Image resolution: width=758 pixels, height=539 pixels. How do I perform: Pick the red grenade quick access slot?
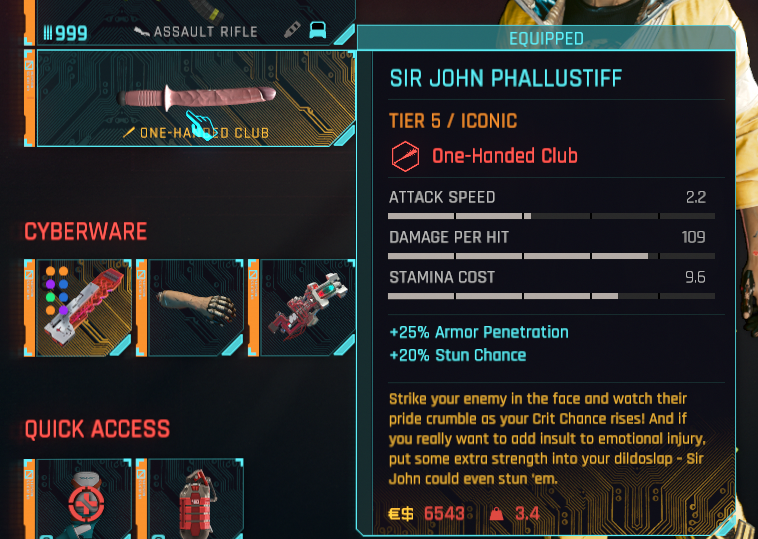(x=190, y=500)
